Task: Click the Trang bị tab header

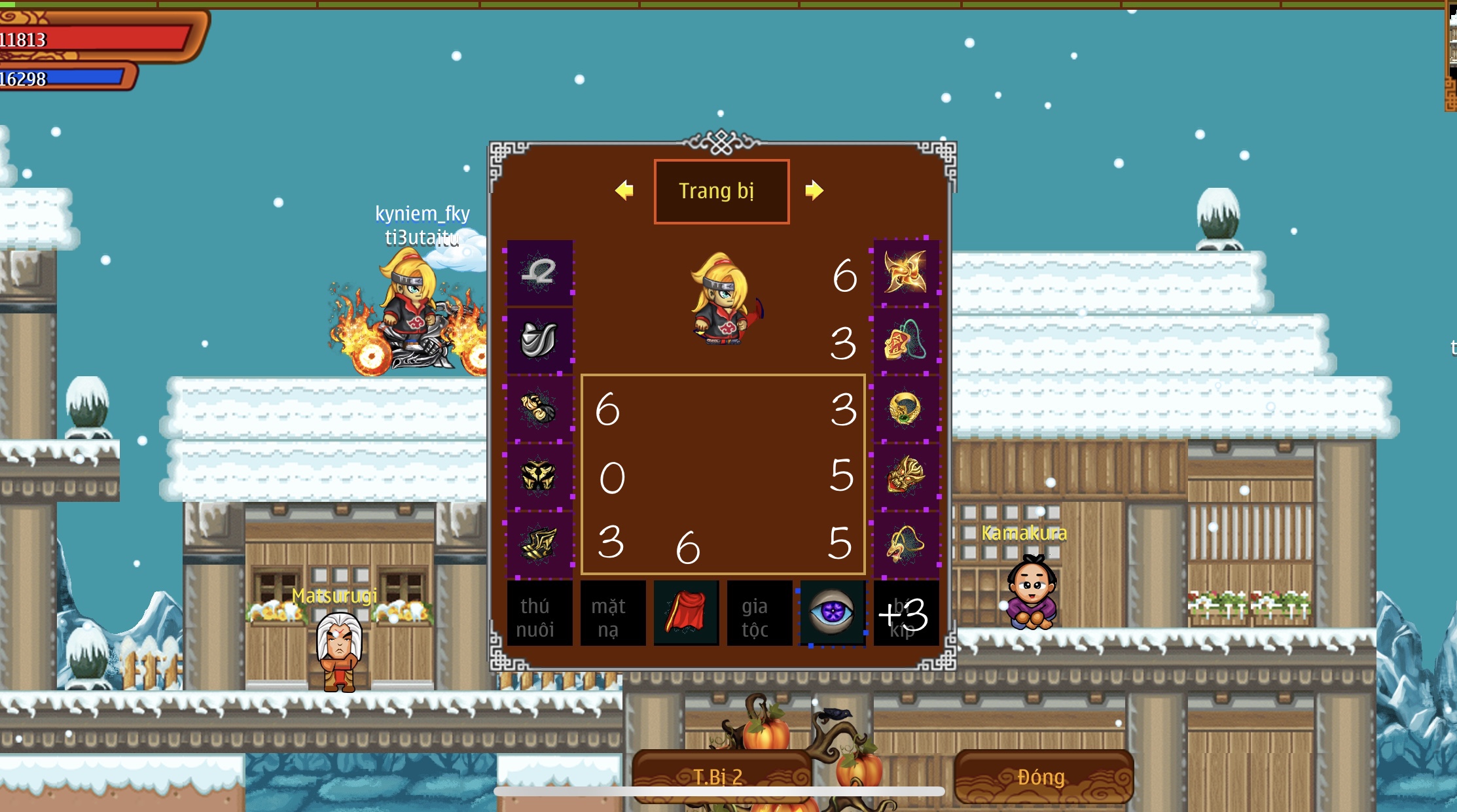Action: pyautogui.click(x=721, y=191)
